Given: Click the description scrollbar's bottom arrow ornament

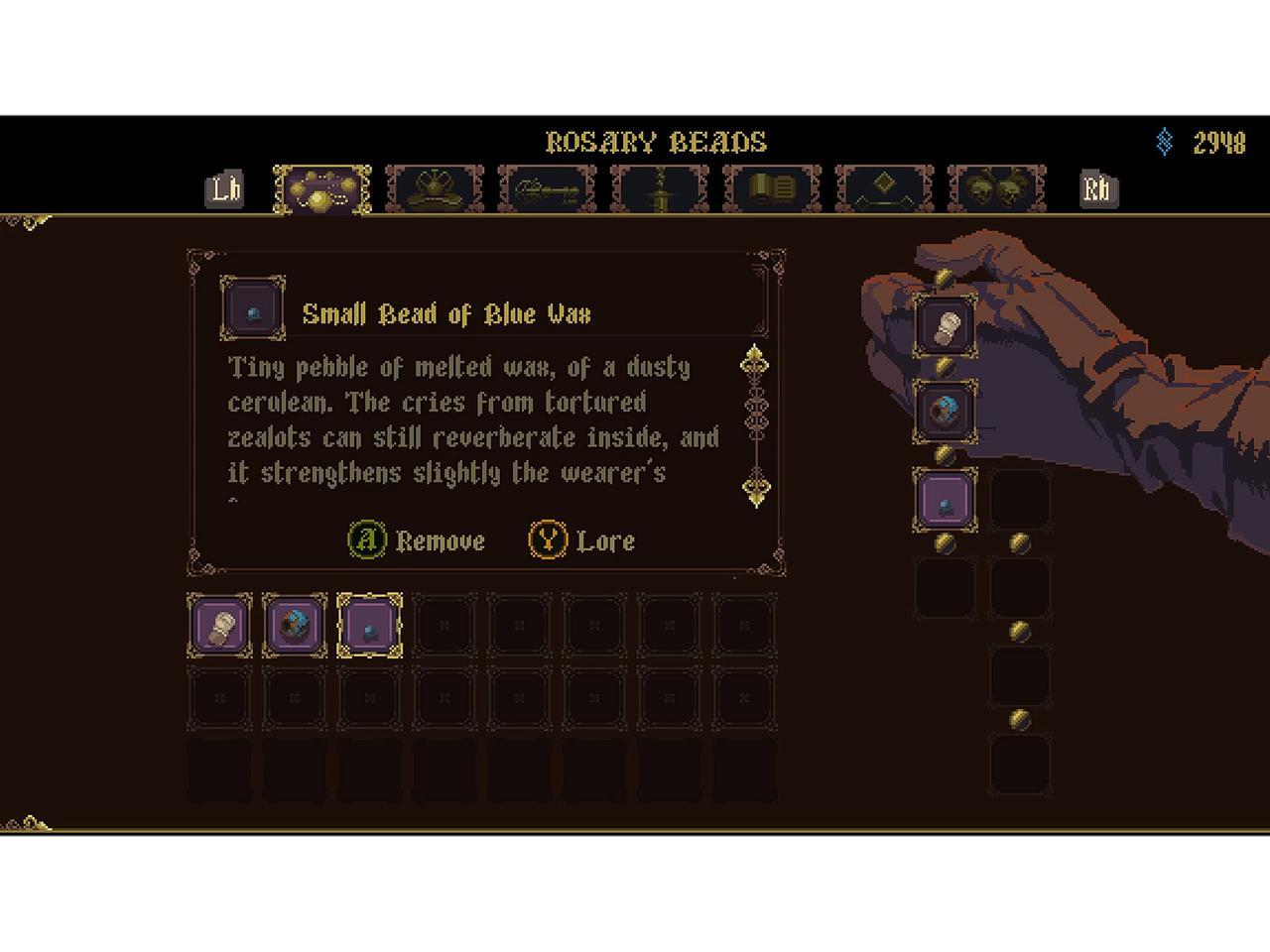Looking at the screenshot, I should [756, 491].
